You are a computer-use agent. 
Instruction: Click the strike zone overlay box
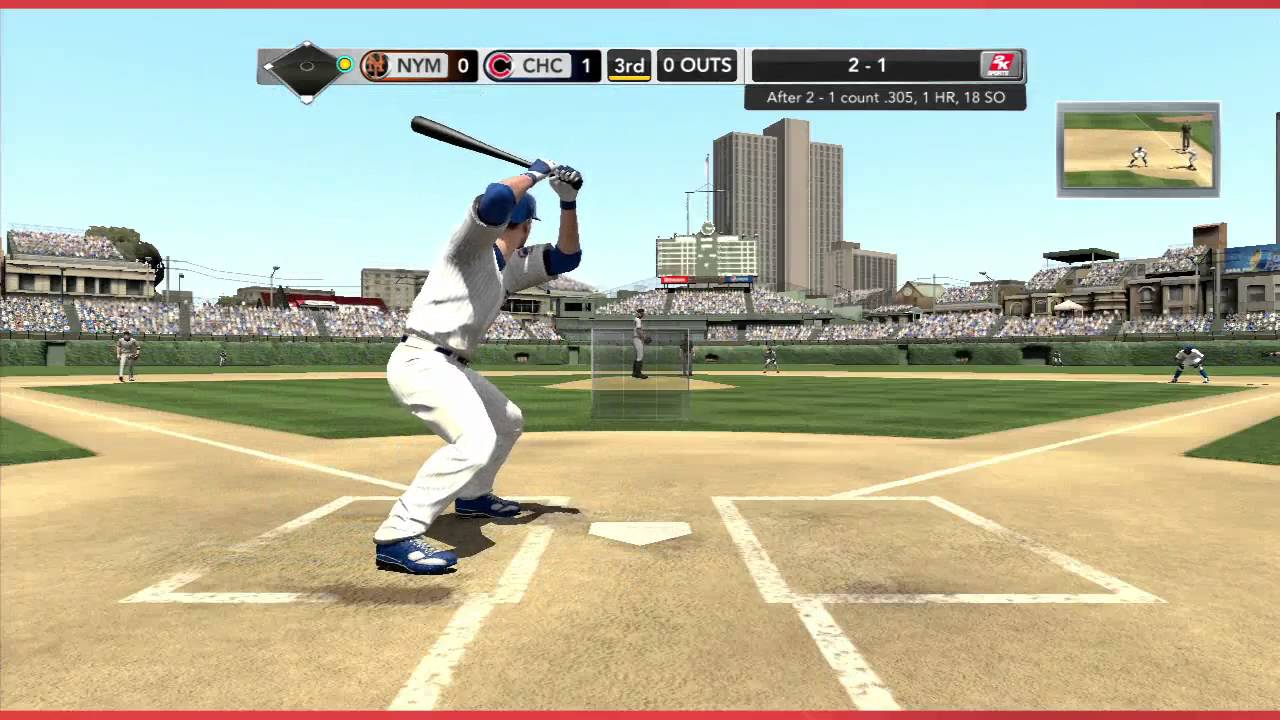pos(640,375)
